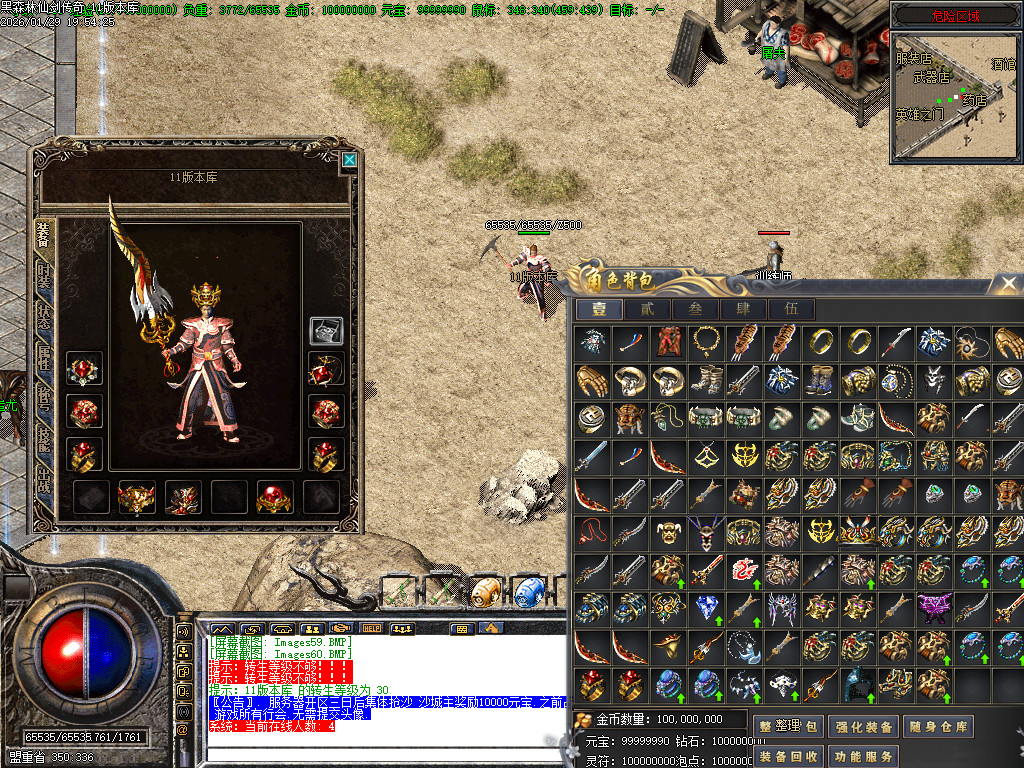Open the 功能服务 services menu
The width and height of the screenshot is (1024, 768).
tap(862, 756)
